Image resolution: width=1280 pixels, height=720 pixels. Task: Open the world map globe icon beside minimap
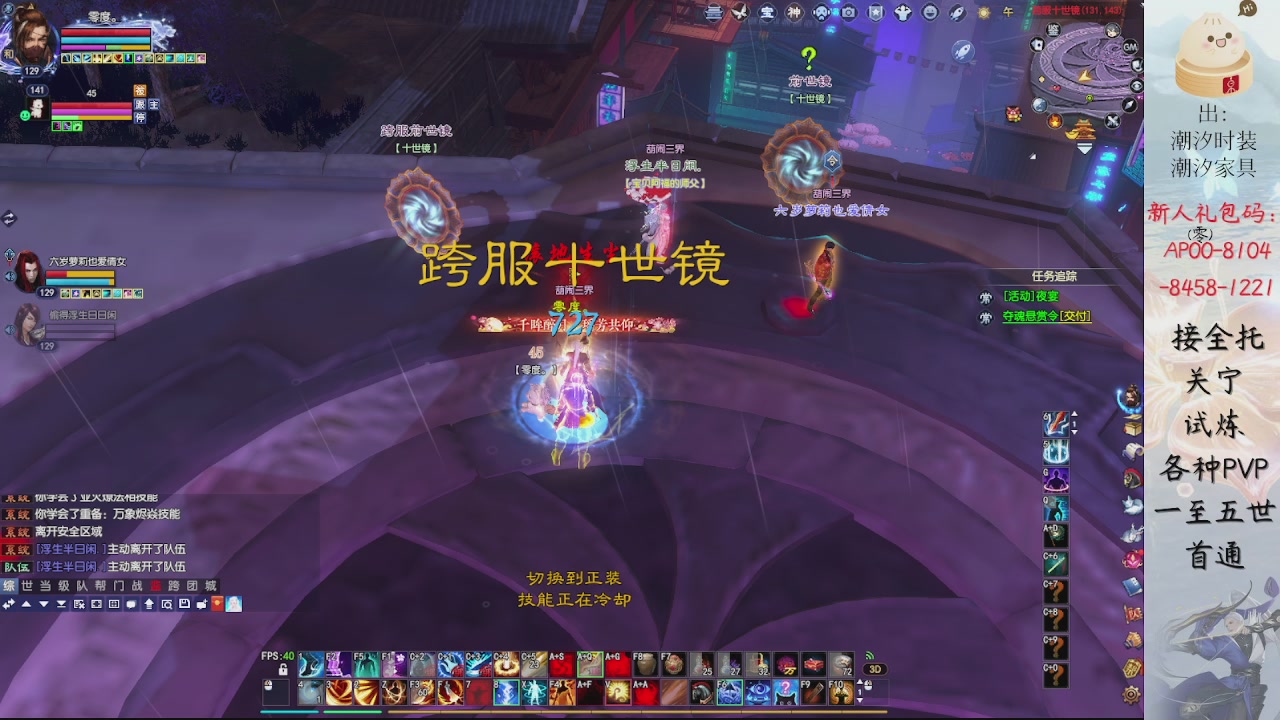(1040, 105)
